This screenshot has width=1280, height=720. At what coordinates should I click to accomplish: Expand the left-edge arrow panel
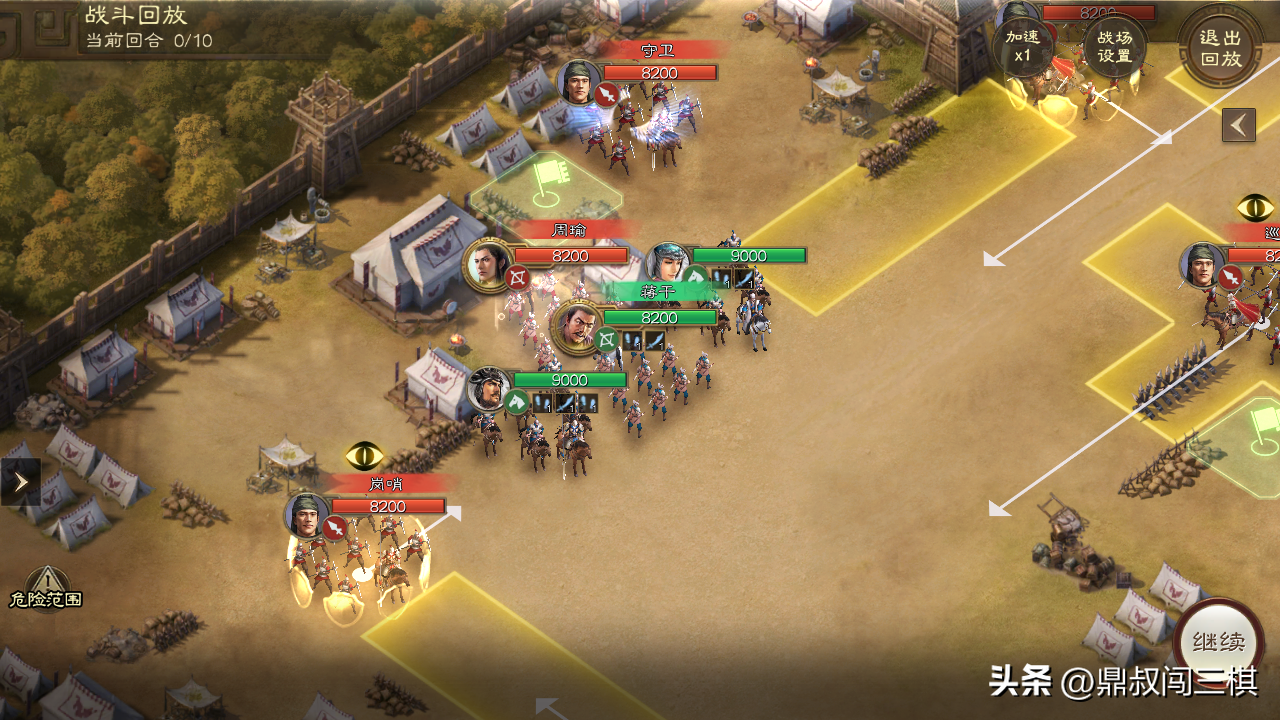point(20,482)
